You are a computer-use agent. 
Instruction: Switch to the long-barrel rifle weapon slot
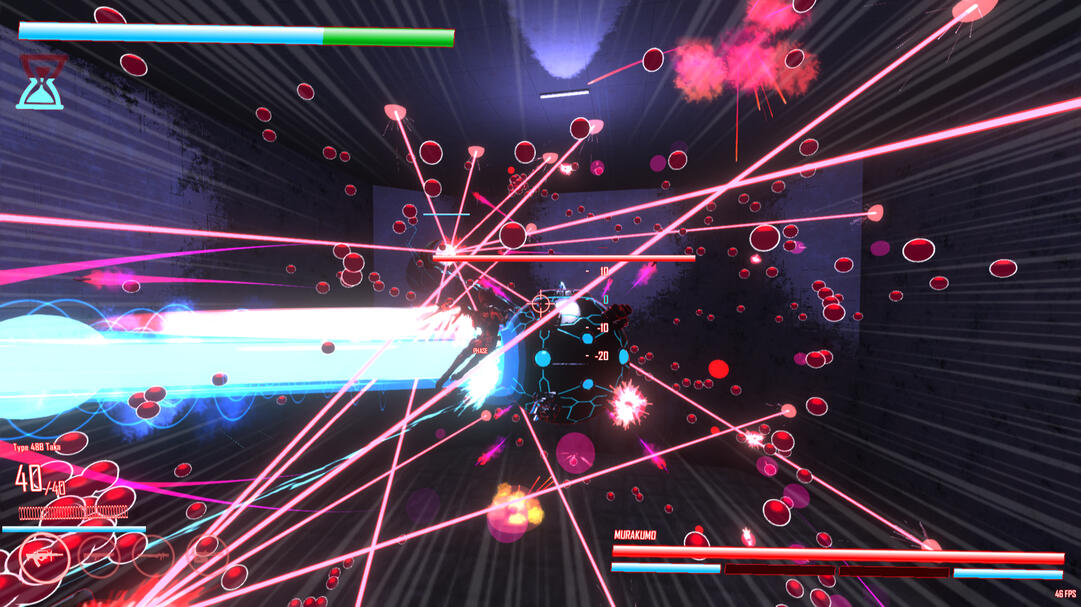[x=153, y=555]
